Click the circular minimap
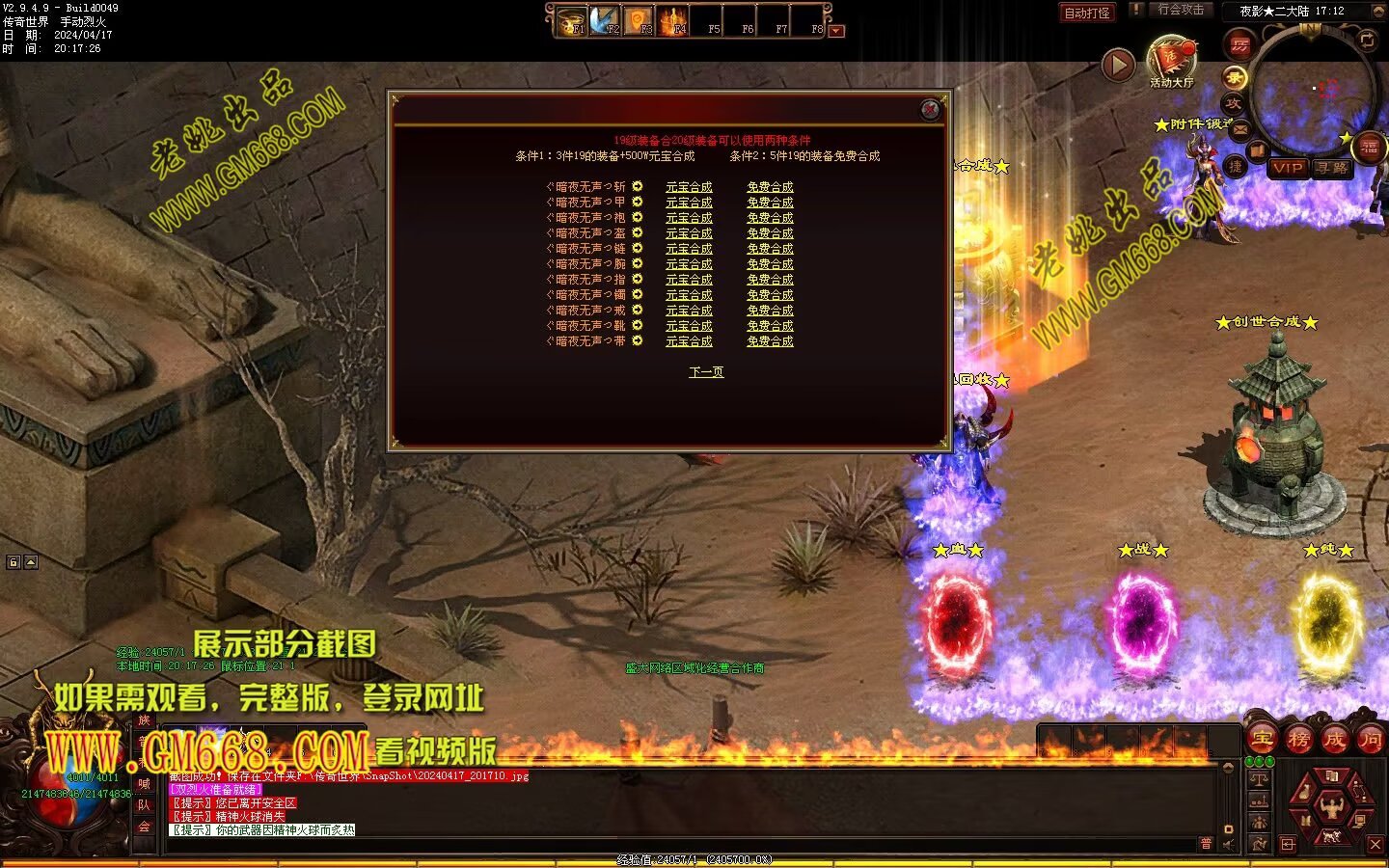This screenshot has height=868, width=1389. pos(1312,92)
